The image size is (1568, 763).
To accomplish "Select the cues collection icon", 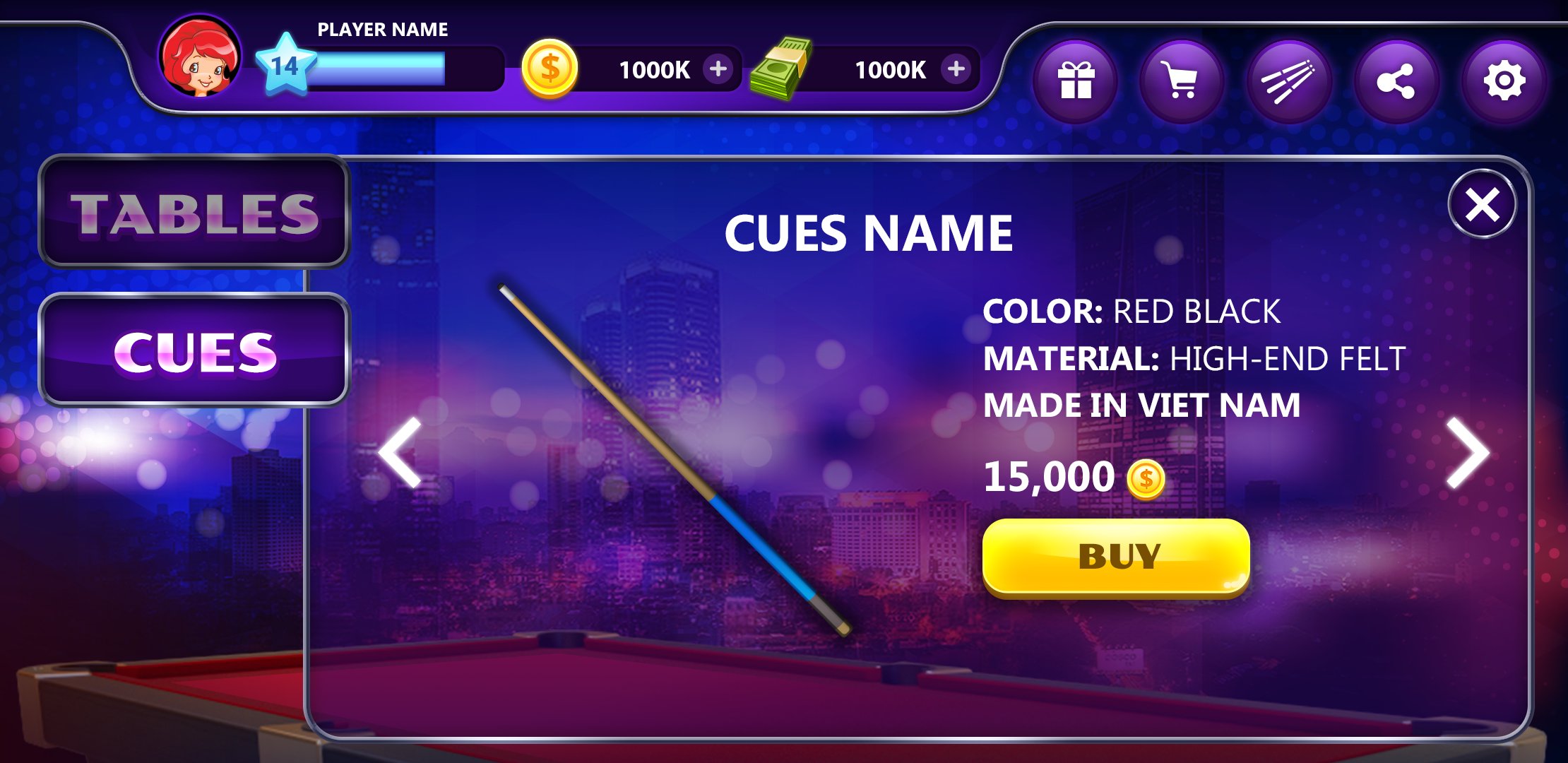I will [1290, 80].
